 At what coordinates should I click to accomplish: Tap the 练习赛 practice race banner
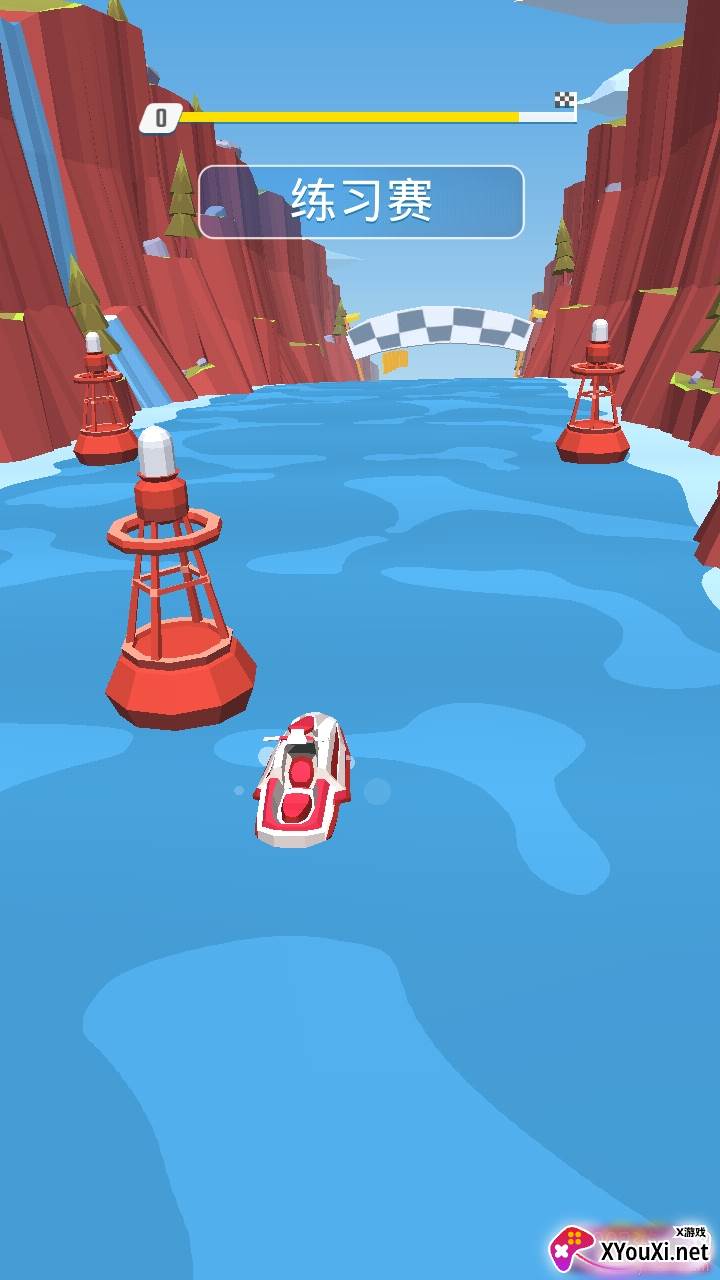(361, 202)
